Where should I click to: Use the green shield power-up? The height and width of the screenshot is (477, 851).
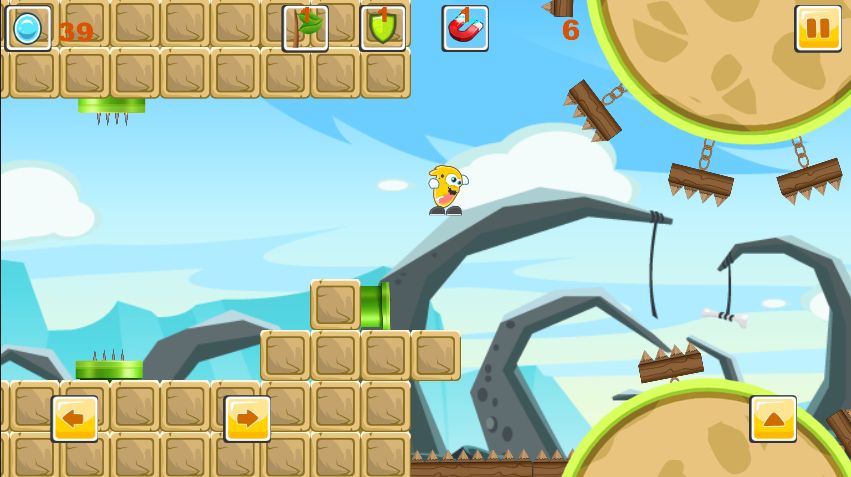point(383,28)
